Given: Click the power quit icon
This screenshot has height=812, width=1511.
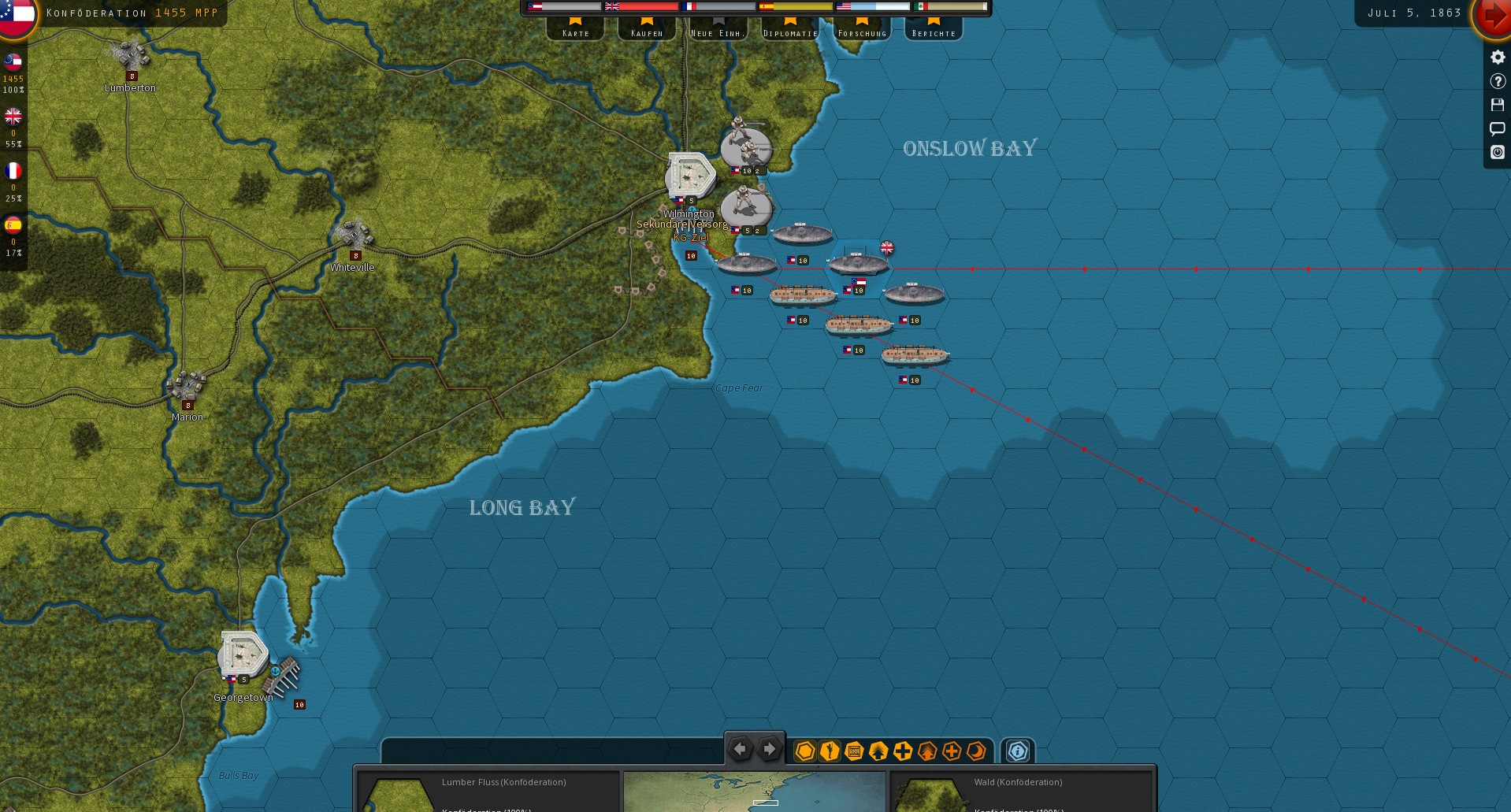Looking at the screenshot, I should click(x=1498, y=152).
